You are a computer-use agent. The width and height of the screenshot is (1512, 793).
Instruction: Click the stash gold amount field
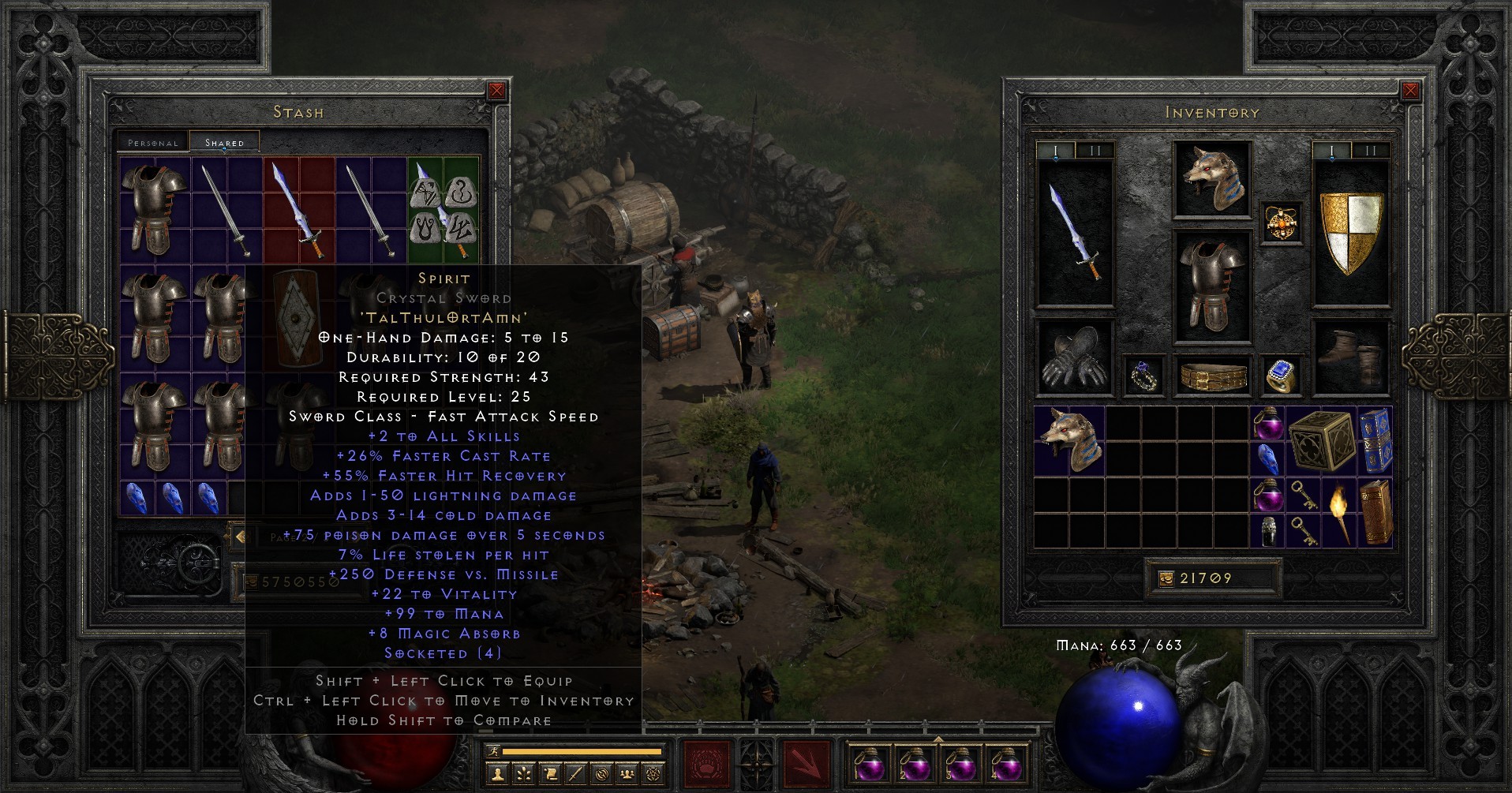click(x=290, y=584)
